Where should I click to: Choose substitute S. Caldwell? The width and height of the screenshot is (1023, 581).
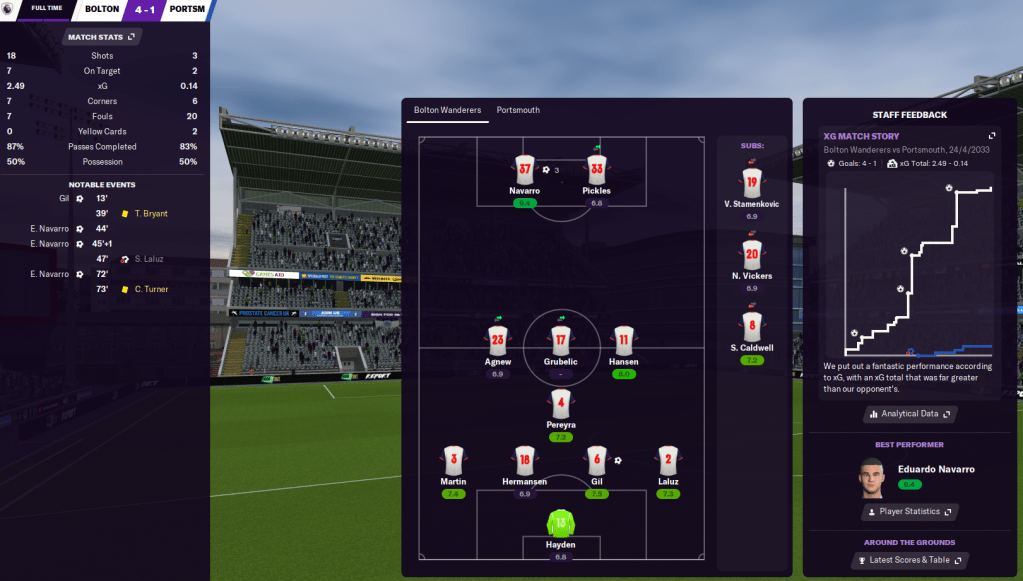pos(752,326)
